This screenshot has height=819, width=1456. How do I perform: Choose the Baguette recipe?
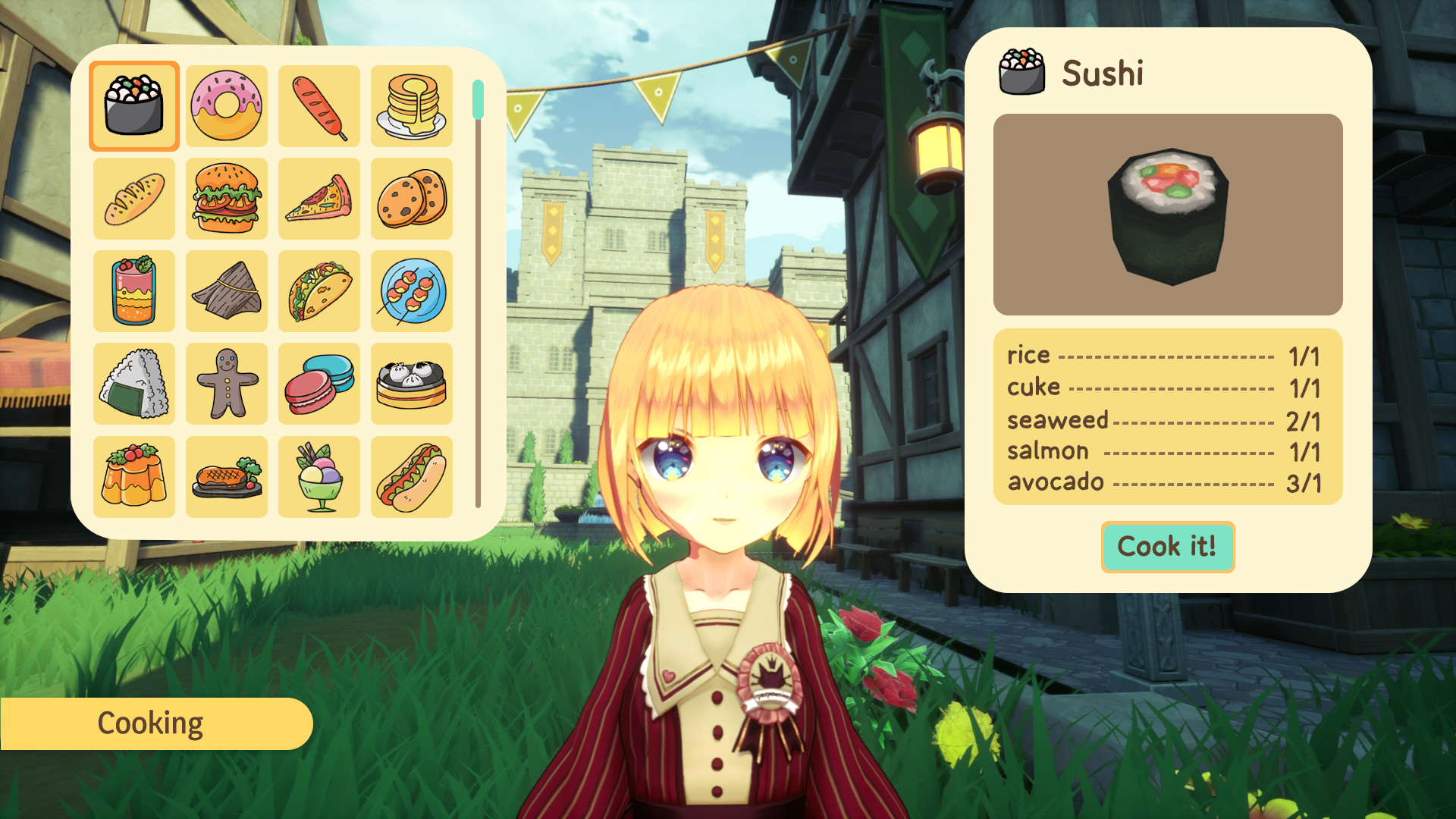point(133,198)
